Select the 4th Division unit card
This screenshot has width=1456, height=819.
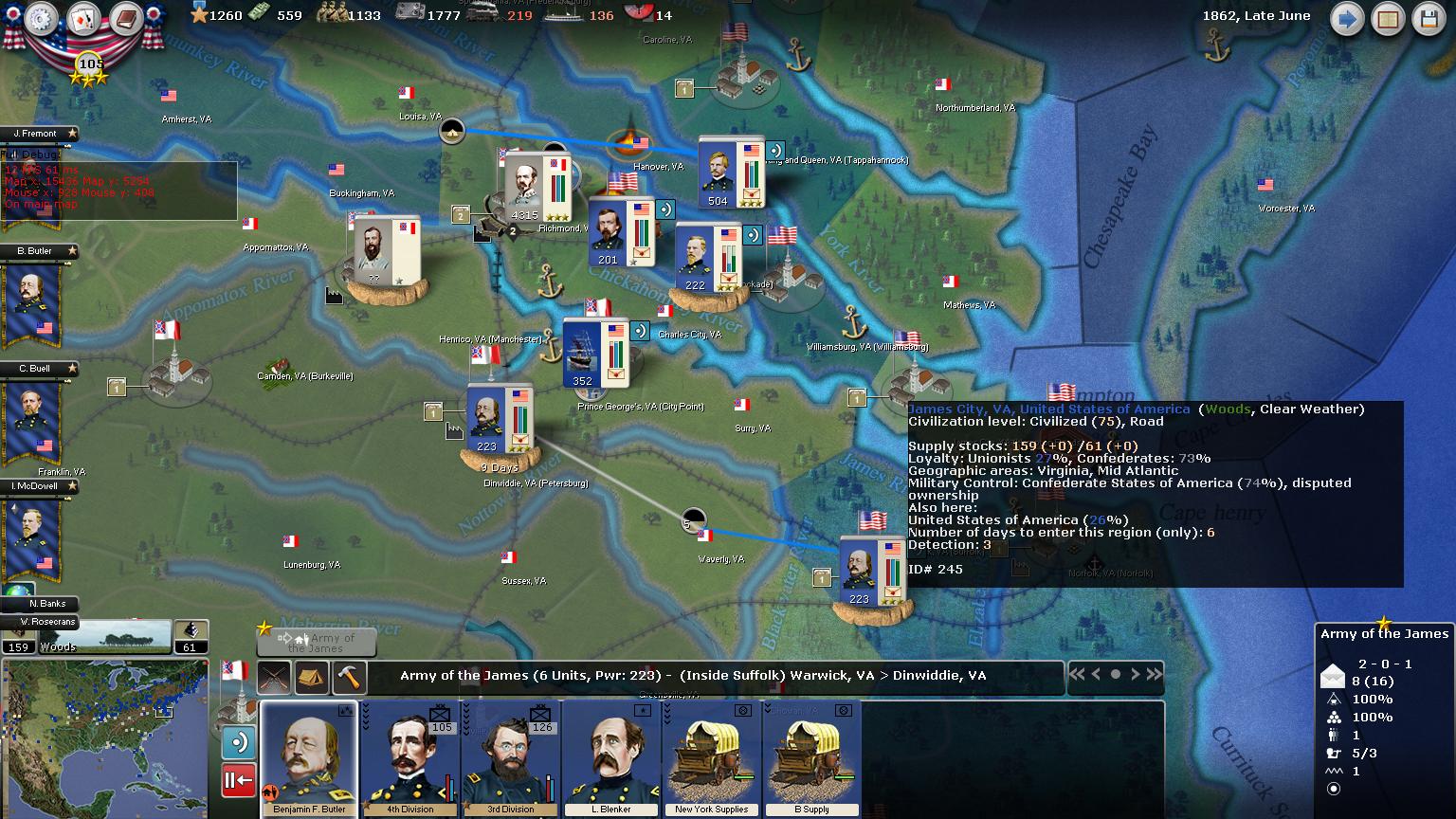click(x=410, y=758)
